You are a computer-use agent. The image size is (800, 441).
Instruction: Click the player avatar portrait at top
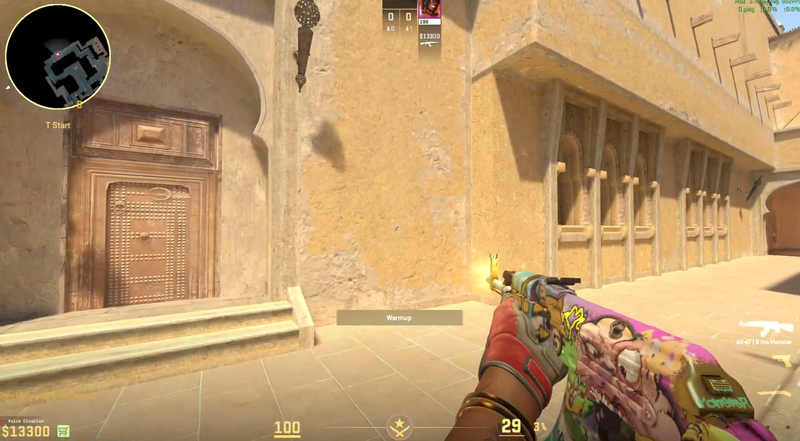429,10
